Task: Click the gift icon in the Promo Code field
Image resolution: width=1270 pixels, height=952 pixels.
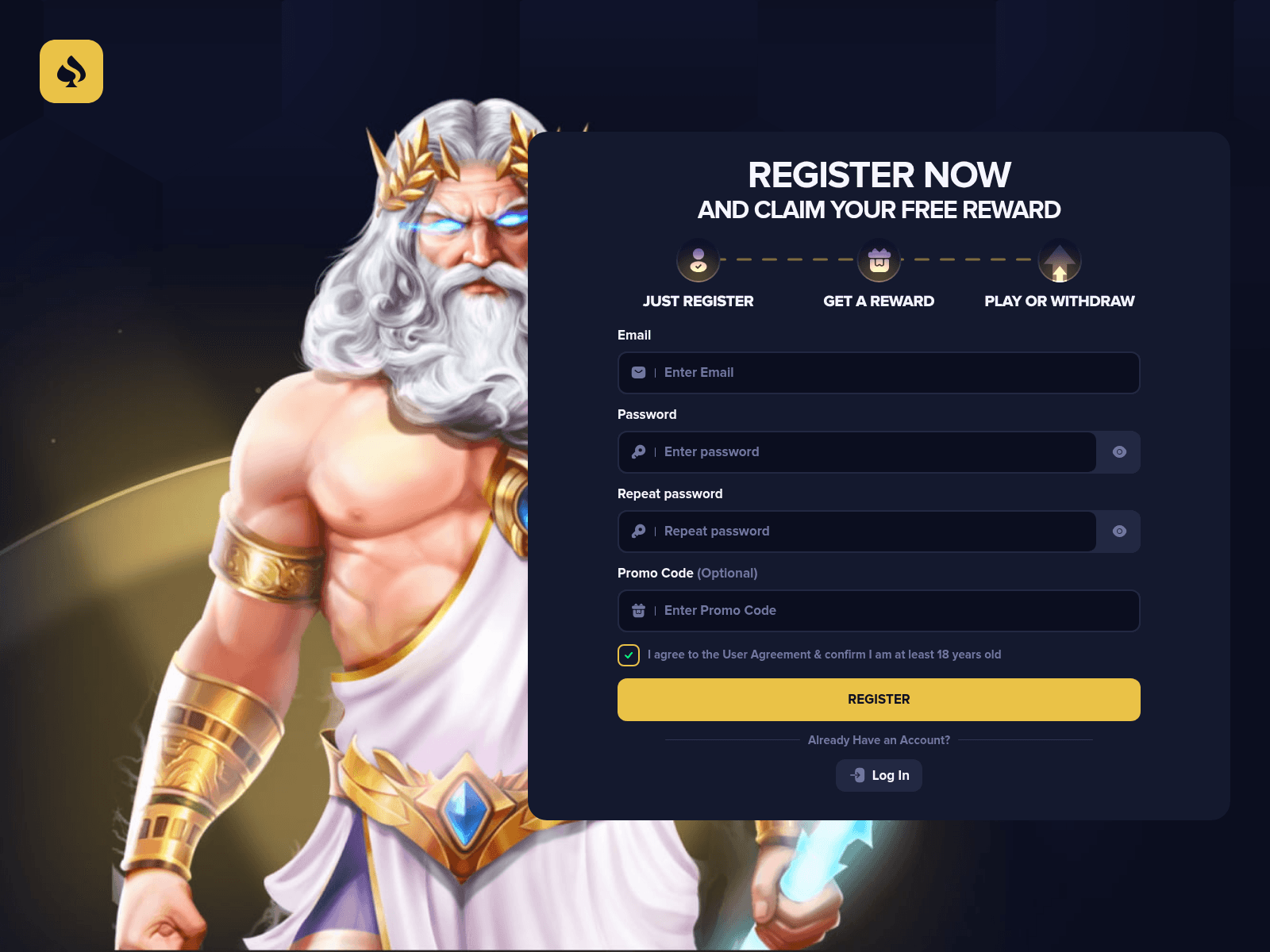Action: [638, 611]
